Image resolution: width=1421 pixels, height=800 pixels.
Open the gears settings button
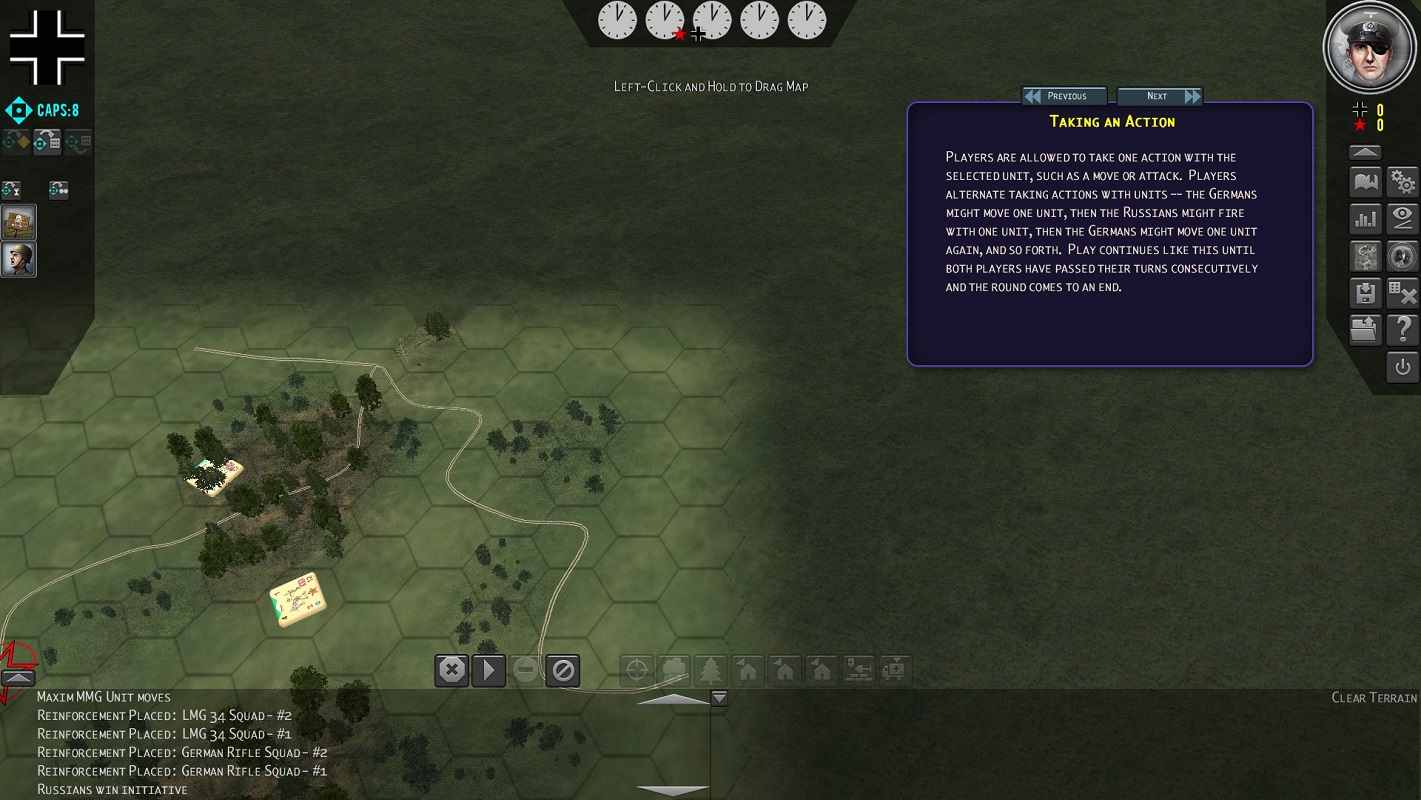pos(1403,182)
